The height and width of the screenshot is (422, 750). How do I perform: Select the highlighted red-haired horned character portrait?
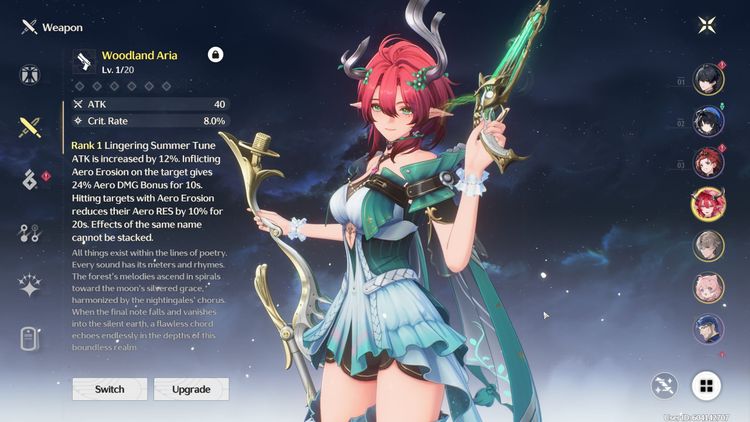click(708, 204)
